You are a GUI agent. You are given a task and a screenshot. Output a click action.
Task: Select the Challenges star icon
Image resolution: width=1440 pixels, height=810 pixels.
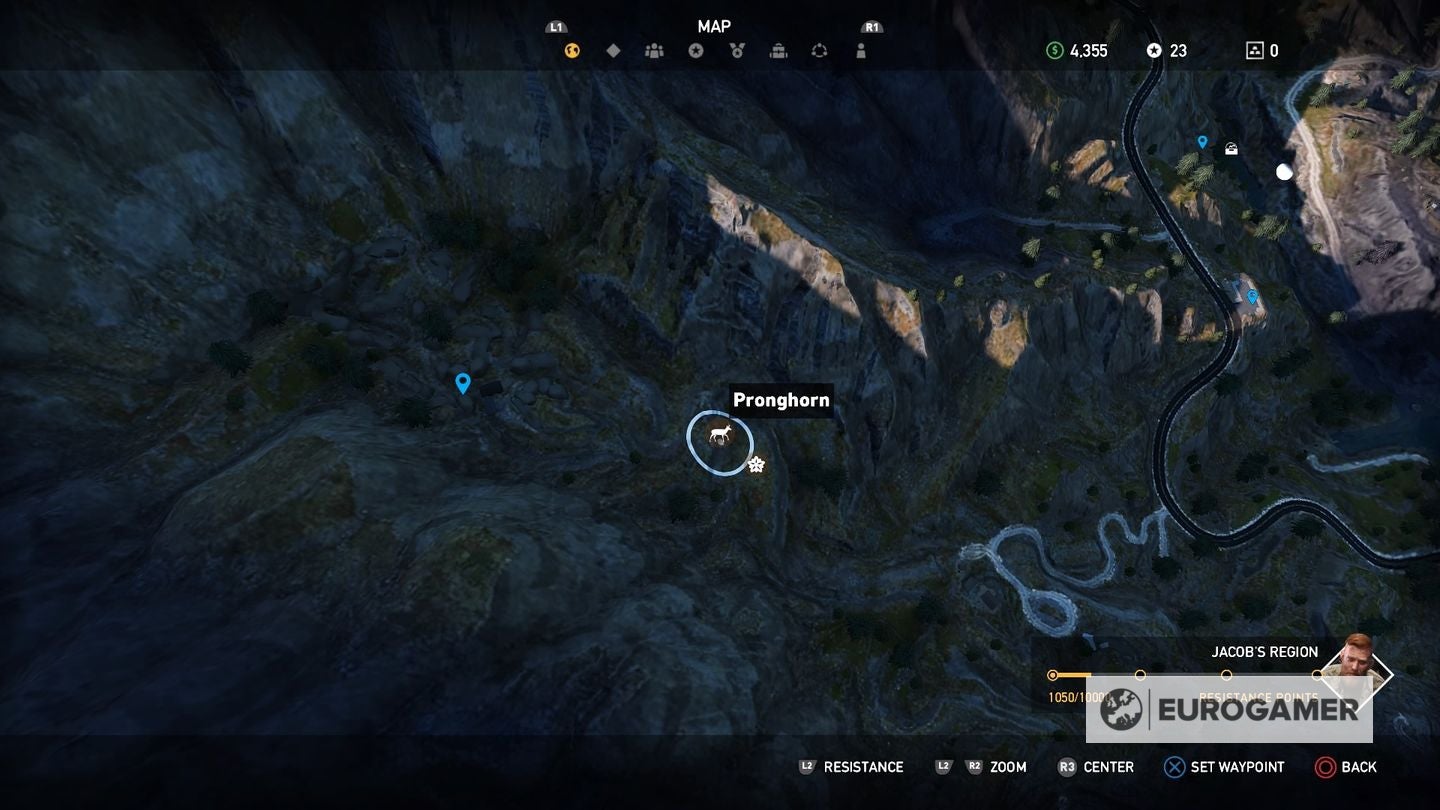pyautogui.click(x=696, y=50)
